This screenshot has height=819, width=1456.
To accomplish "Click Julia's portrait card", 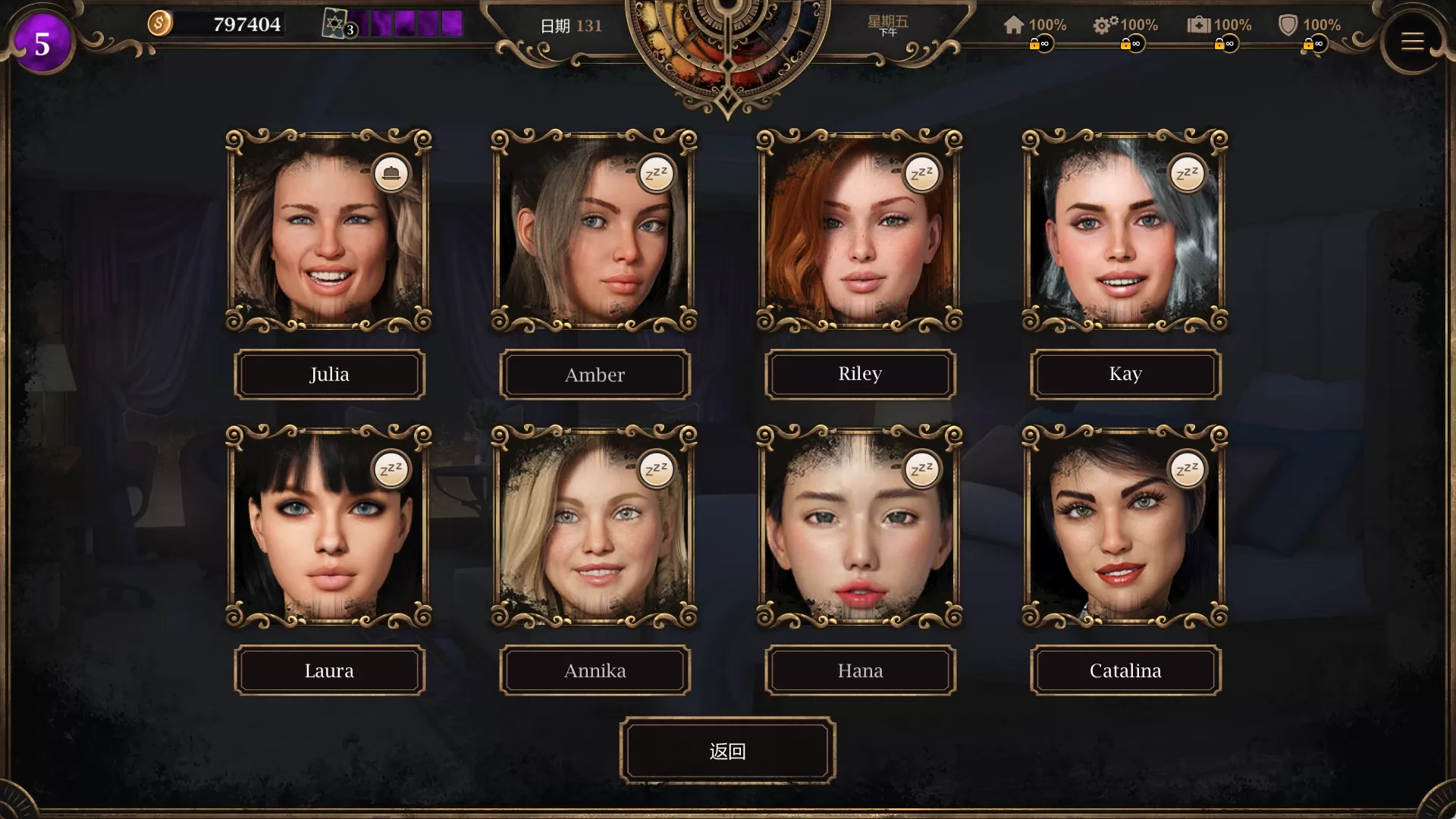I will pos(329,231).
